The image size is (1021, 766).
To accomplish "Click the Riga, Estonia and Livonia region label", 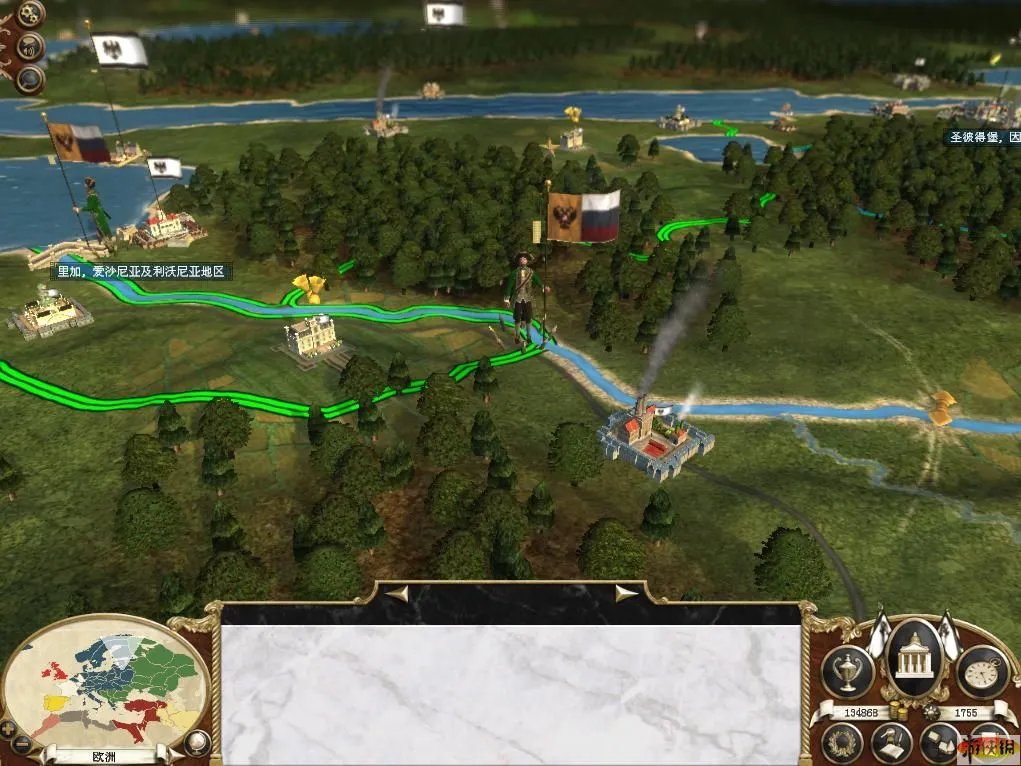I will [x=143, y=271].
